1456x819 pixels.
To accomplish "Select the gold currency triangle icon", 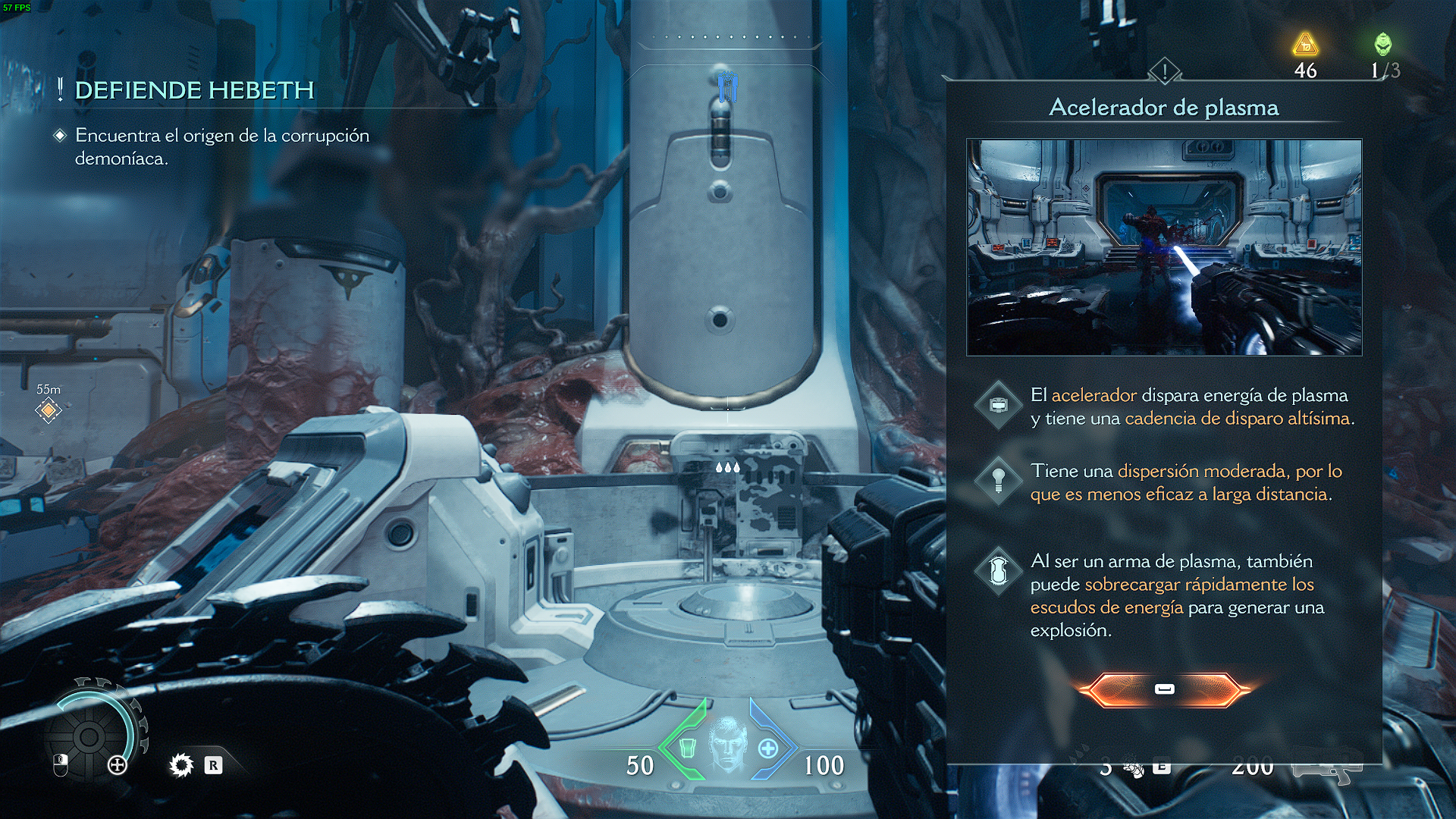I will coord(1305,45).
